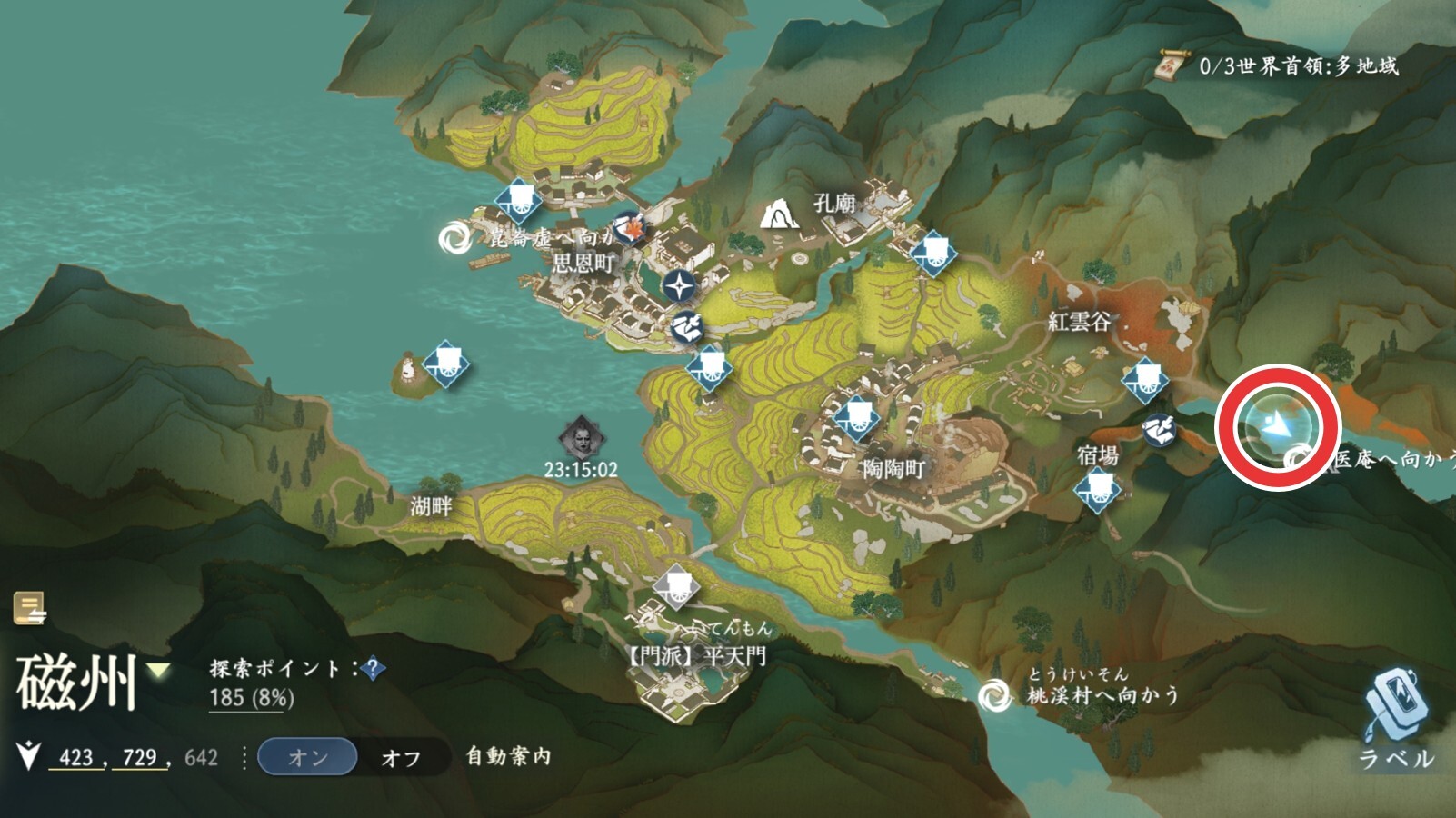Select the island waypoint marker in the lake
This screenshot has width=1456, height=818.
pyautogui.click(x=446, y=364)
